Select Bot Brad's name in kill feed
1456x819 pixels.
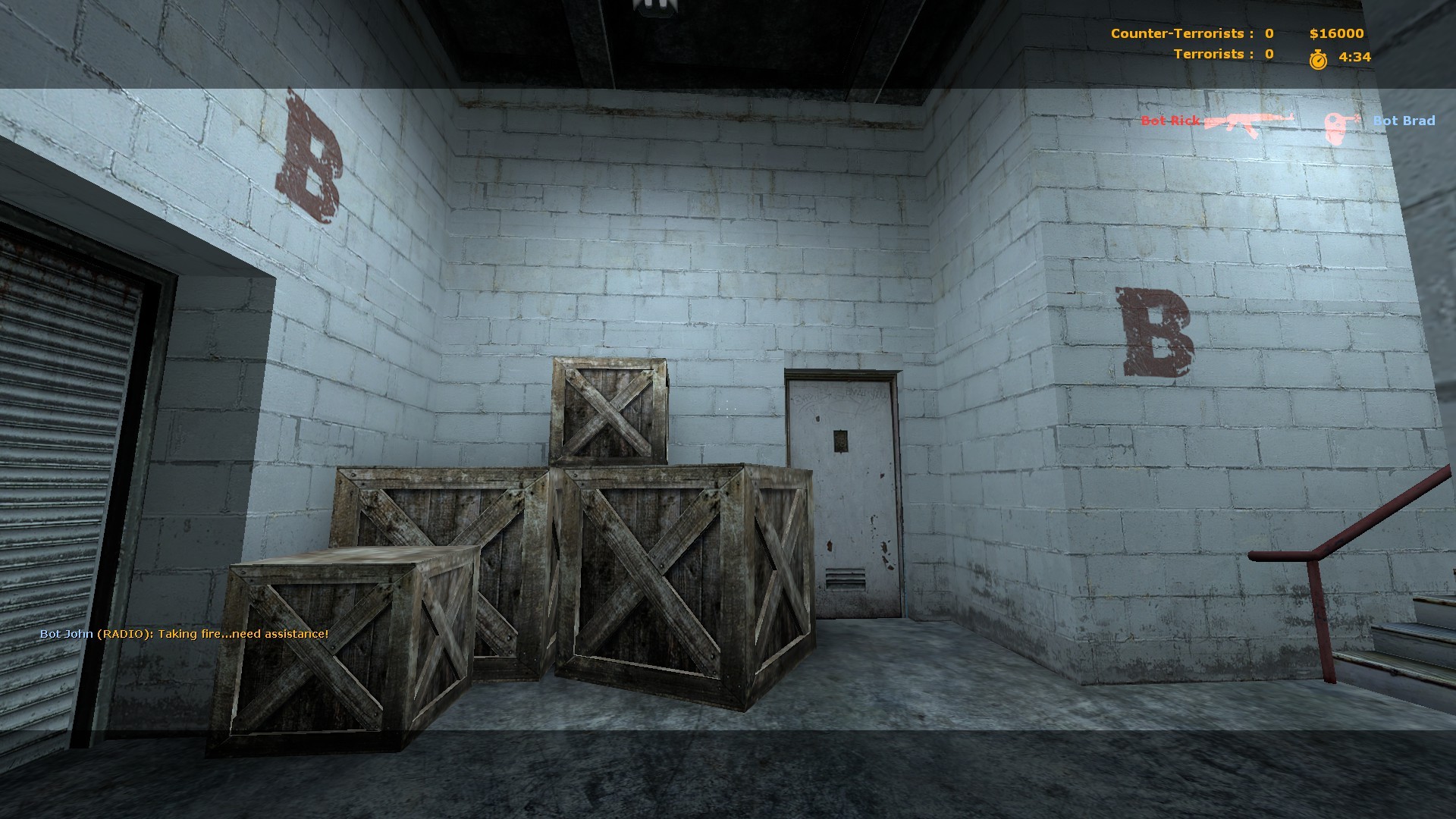click(x=1404, y=121)
